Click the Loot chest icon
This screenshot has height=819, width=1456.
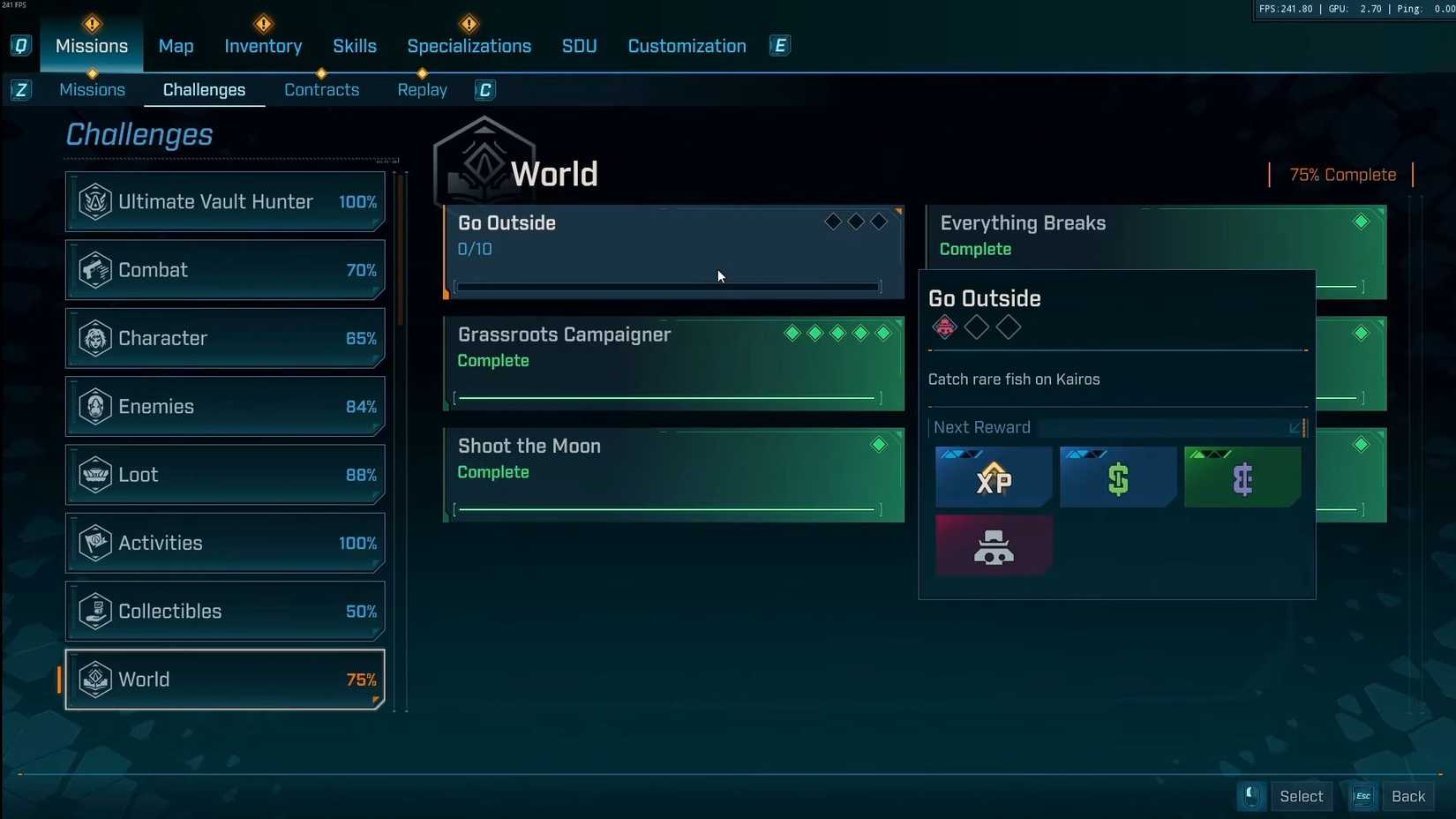(94, 475)
